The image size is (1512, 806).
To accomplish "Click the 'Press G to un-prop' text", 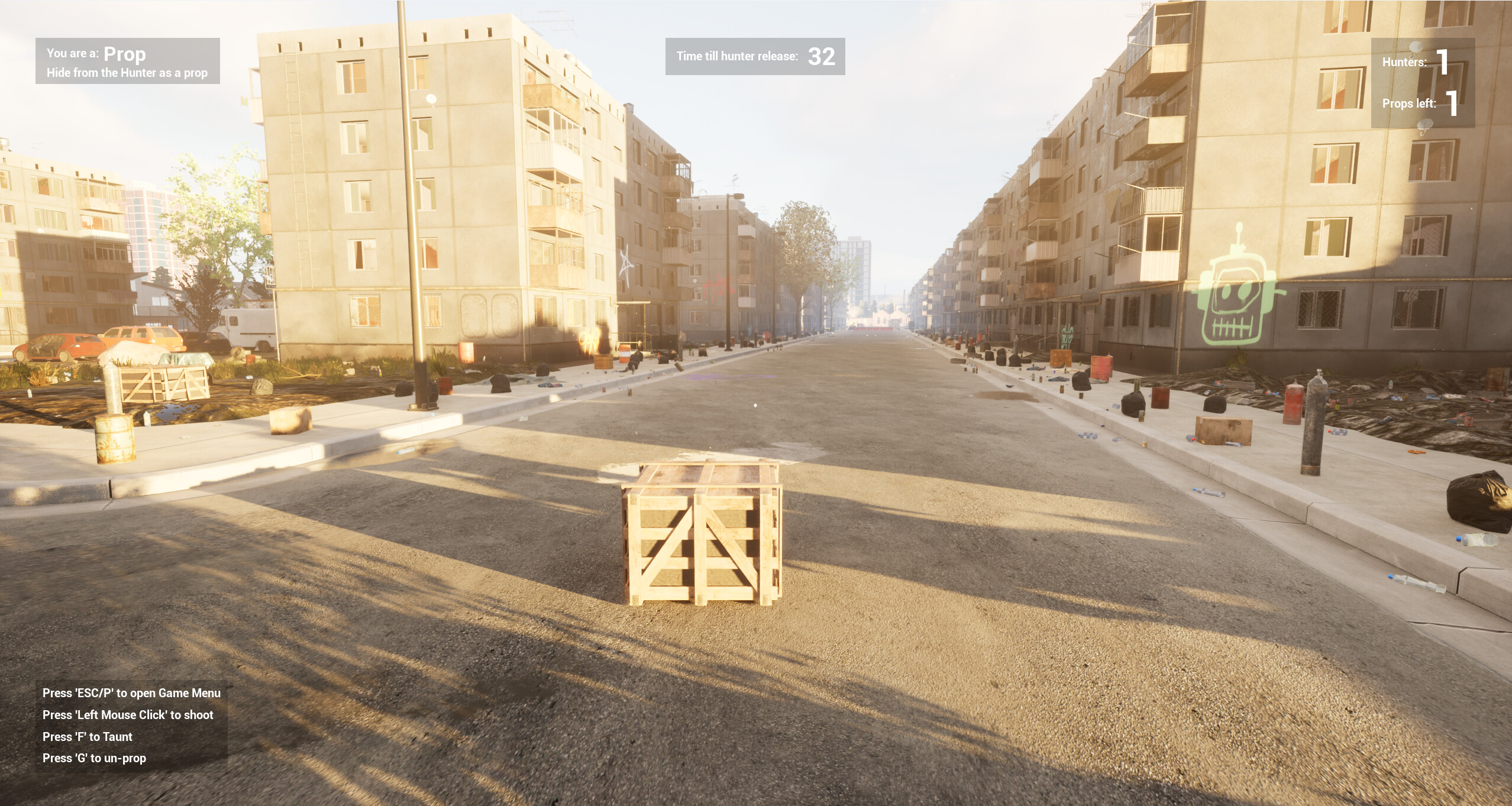I will 95,758.
